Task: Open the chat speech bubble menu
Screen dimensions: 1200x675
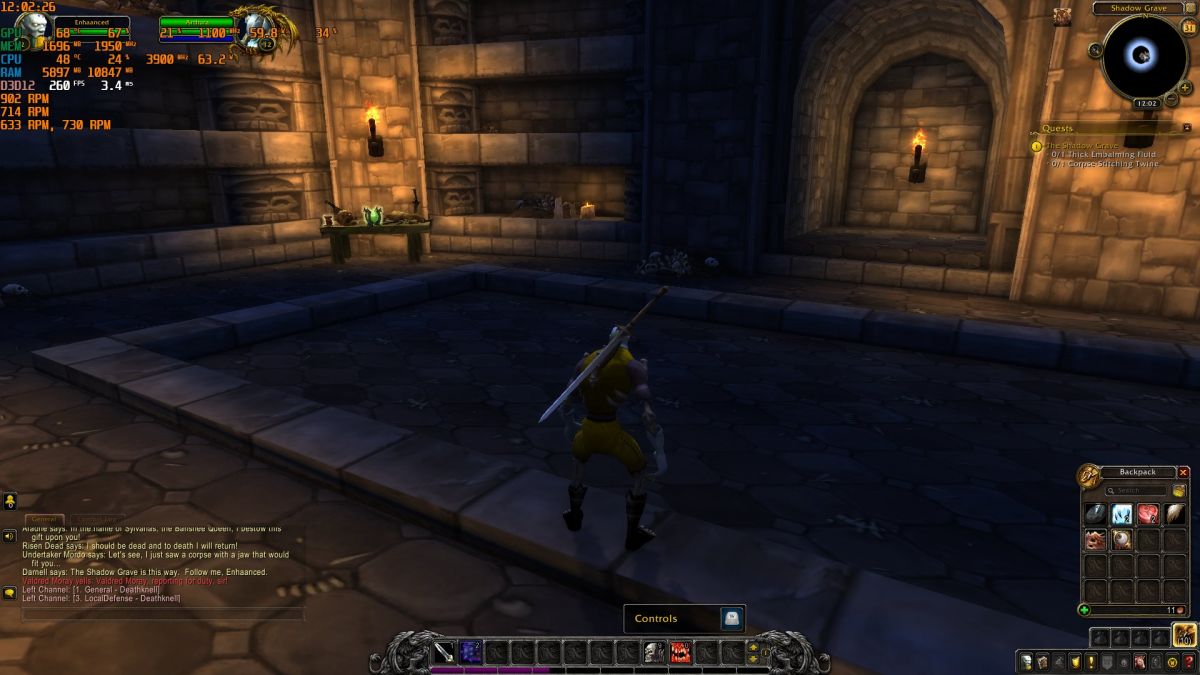Action: point(10,593)
